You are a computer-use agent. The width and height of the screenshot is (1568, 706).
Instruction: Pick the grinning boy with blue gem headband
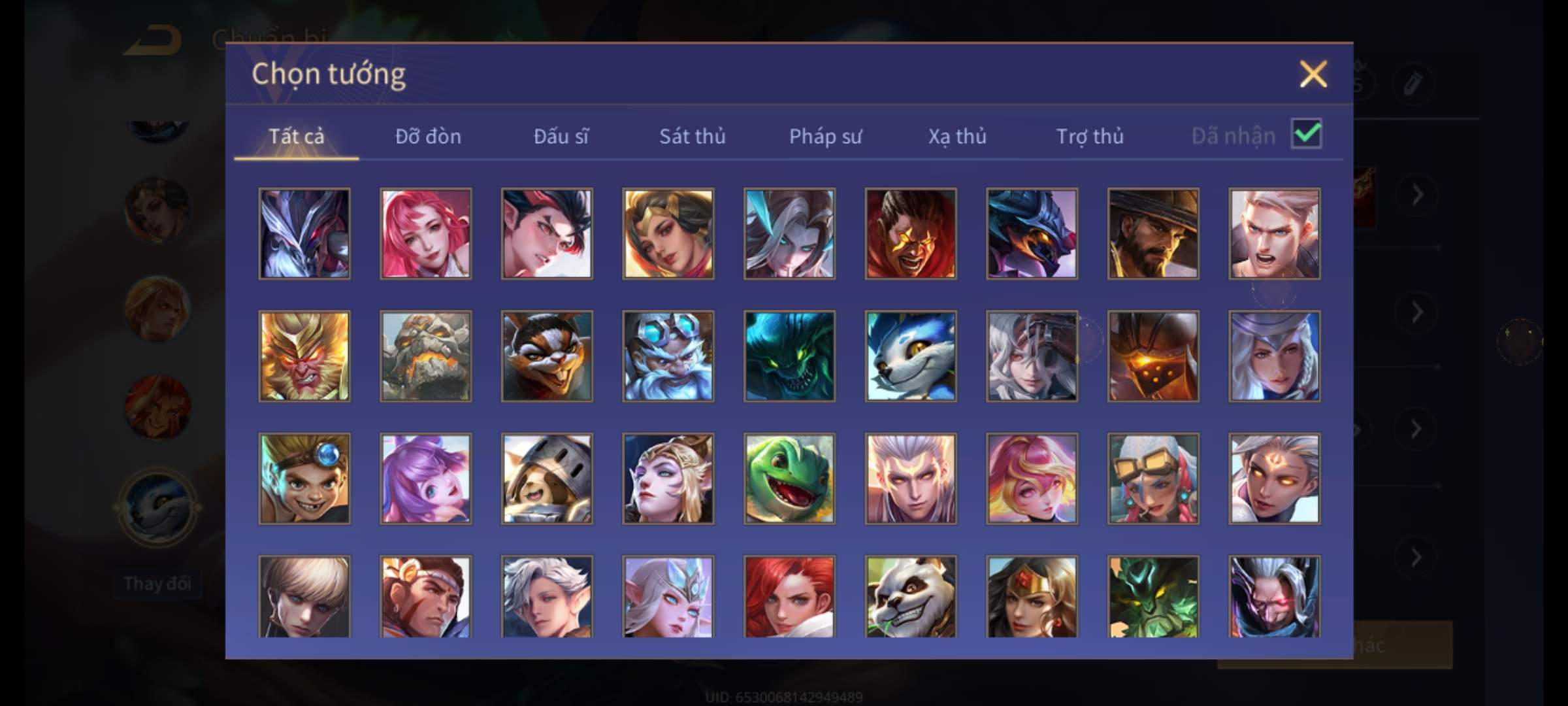[304, 479]
